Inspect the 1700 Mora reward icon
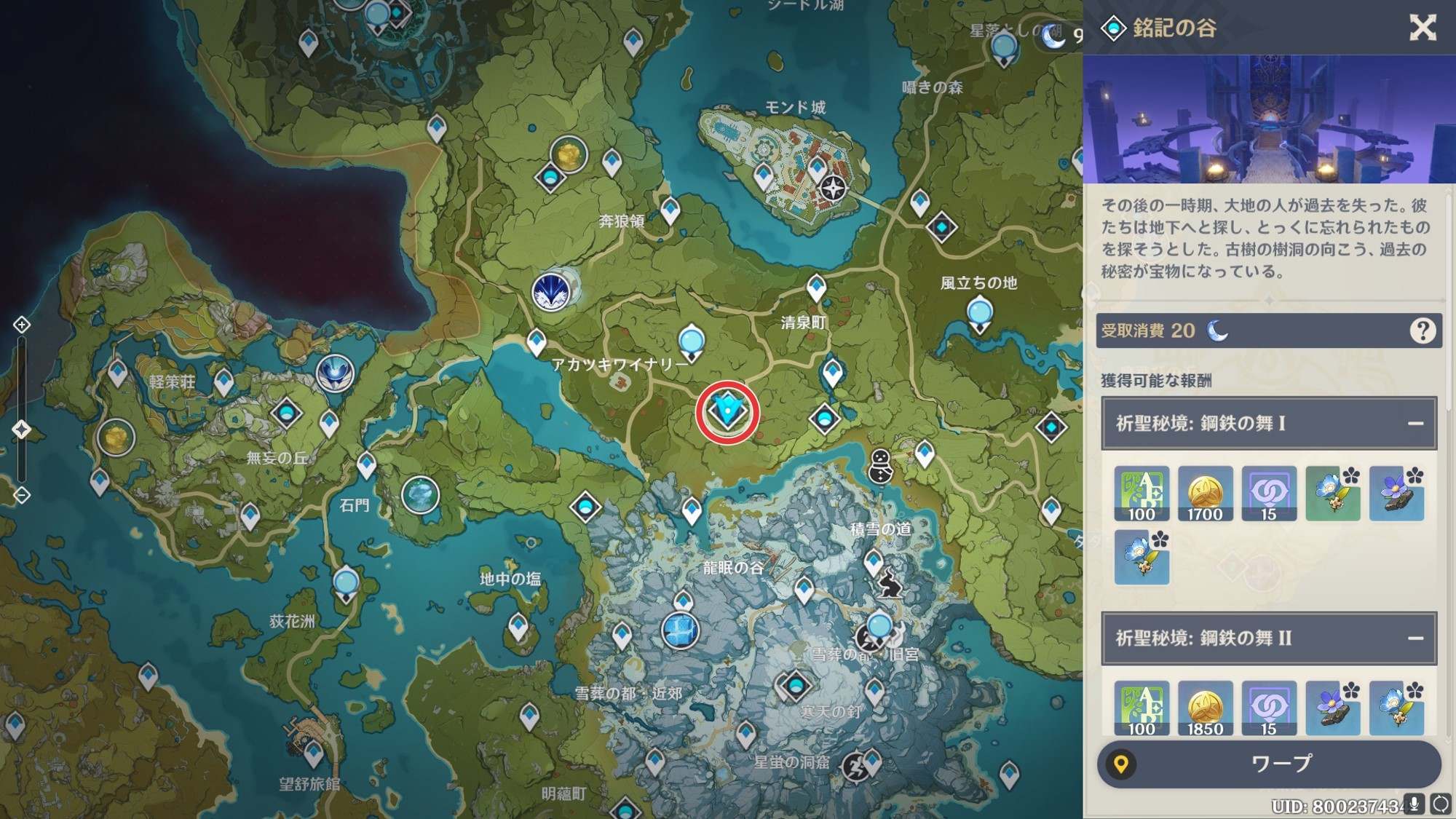This screenshot has height=819, width=1456. pyautogui.click(x=1205, y=494)
